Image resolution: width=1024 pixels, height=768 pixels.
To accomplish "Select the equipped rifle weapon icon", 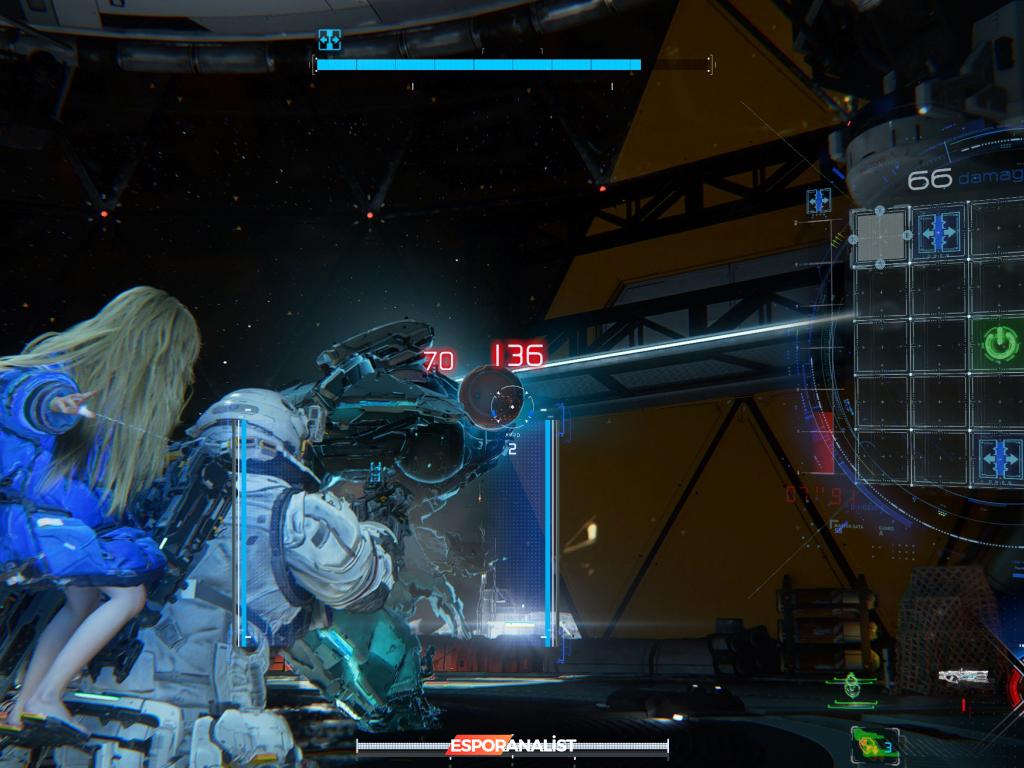I will point(965,677).
